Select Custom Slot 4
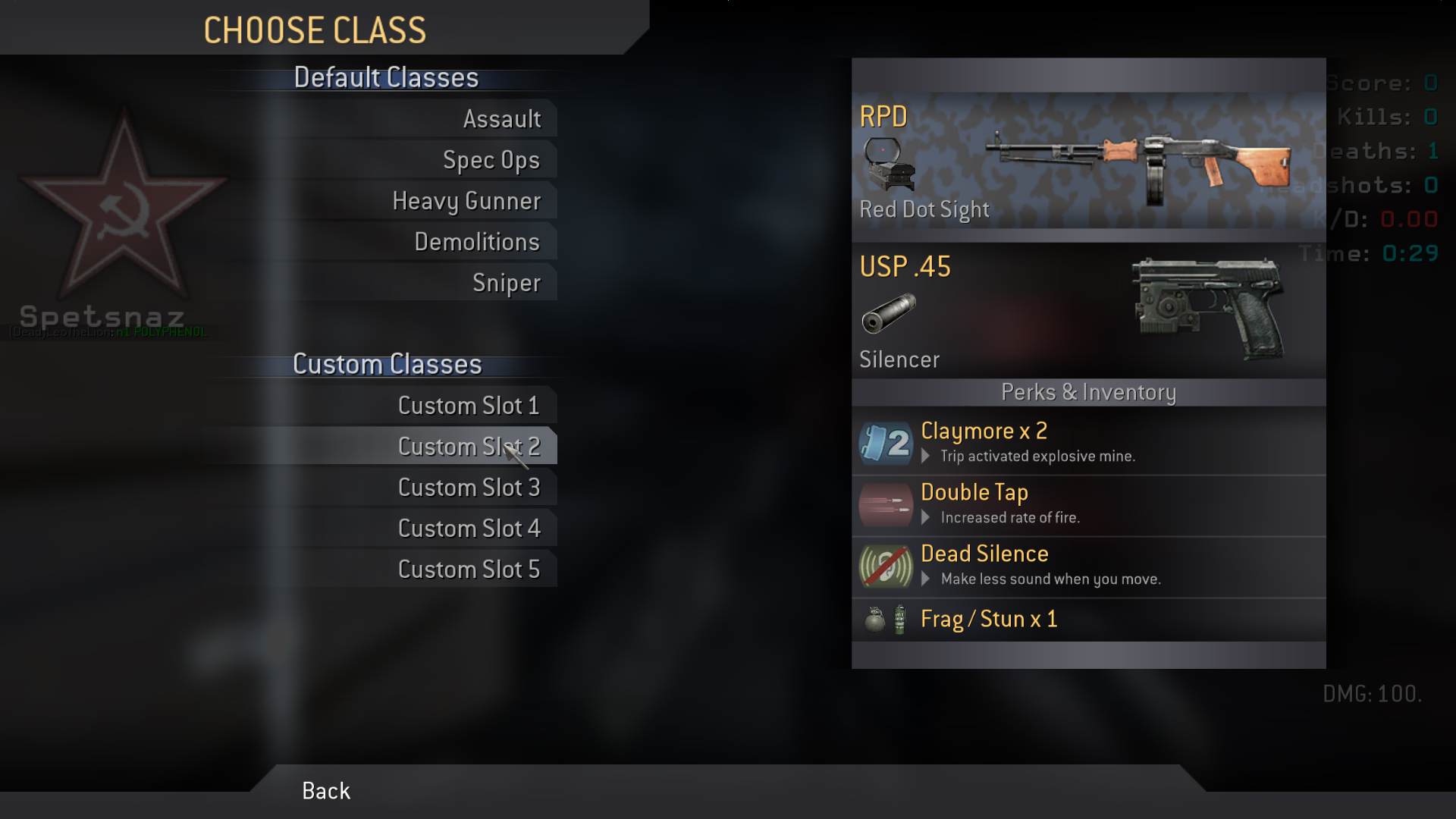The height and width of the screenshot is (819, 1456). 469,529
